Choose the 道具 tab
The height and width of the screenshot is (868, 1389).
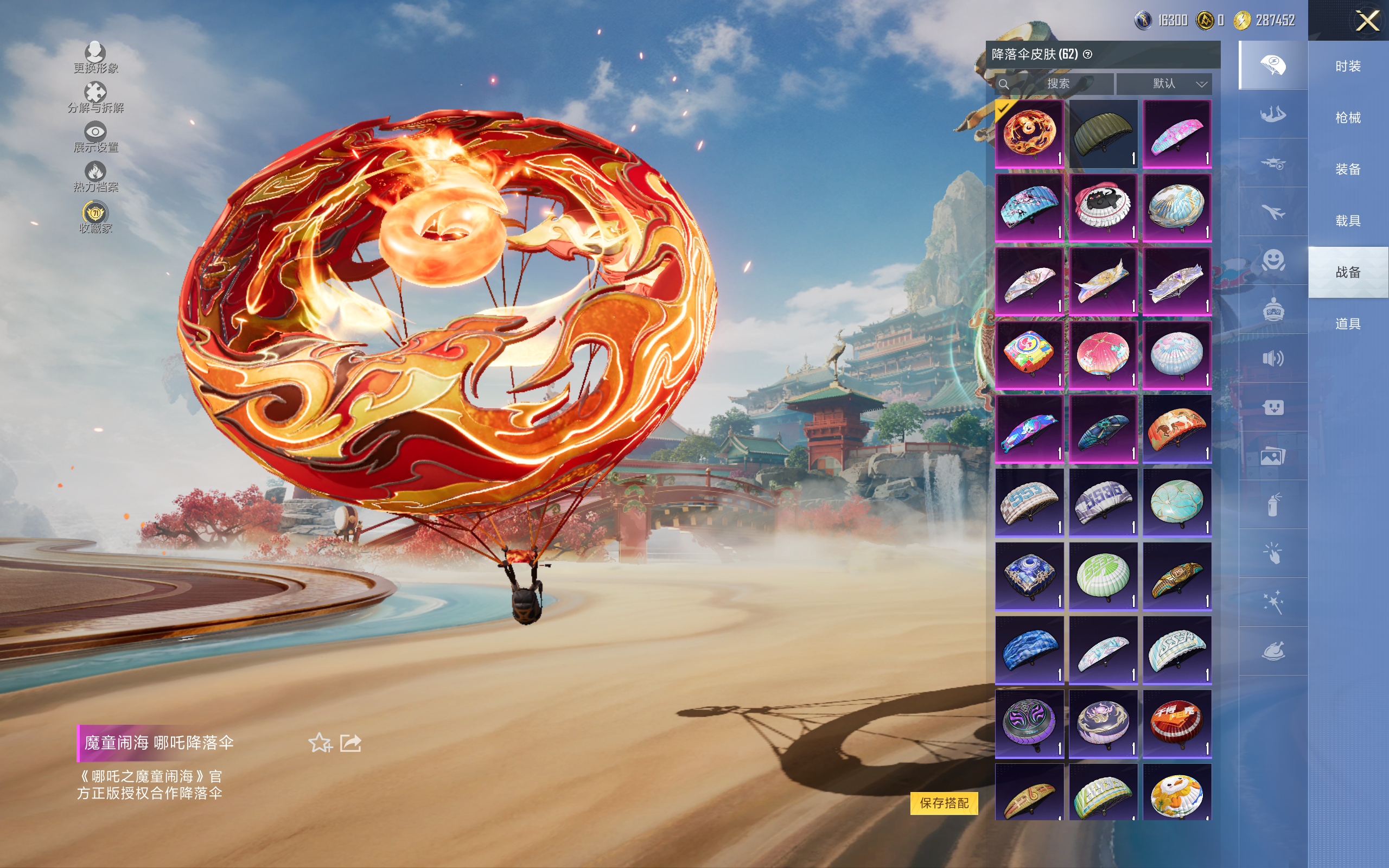click(1348, 324)
